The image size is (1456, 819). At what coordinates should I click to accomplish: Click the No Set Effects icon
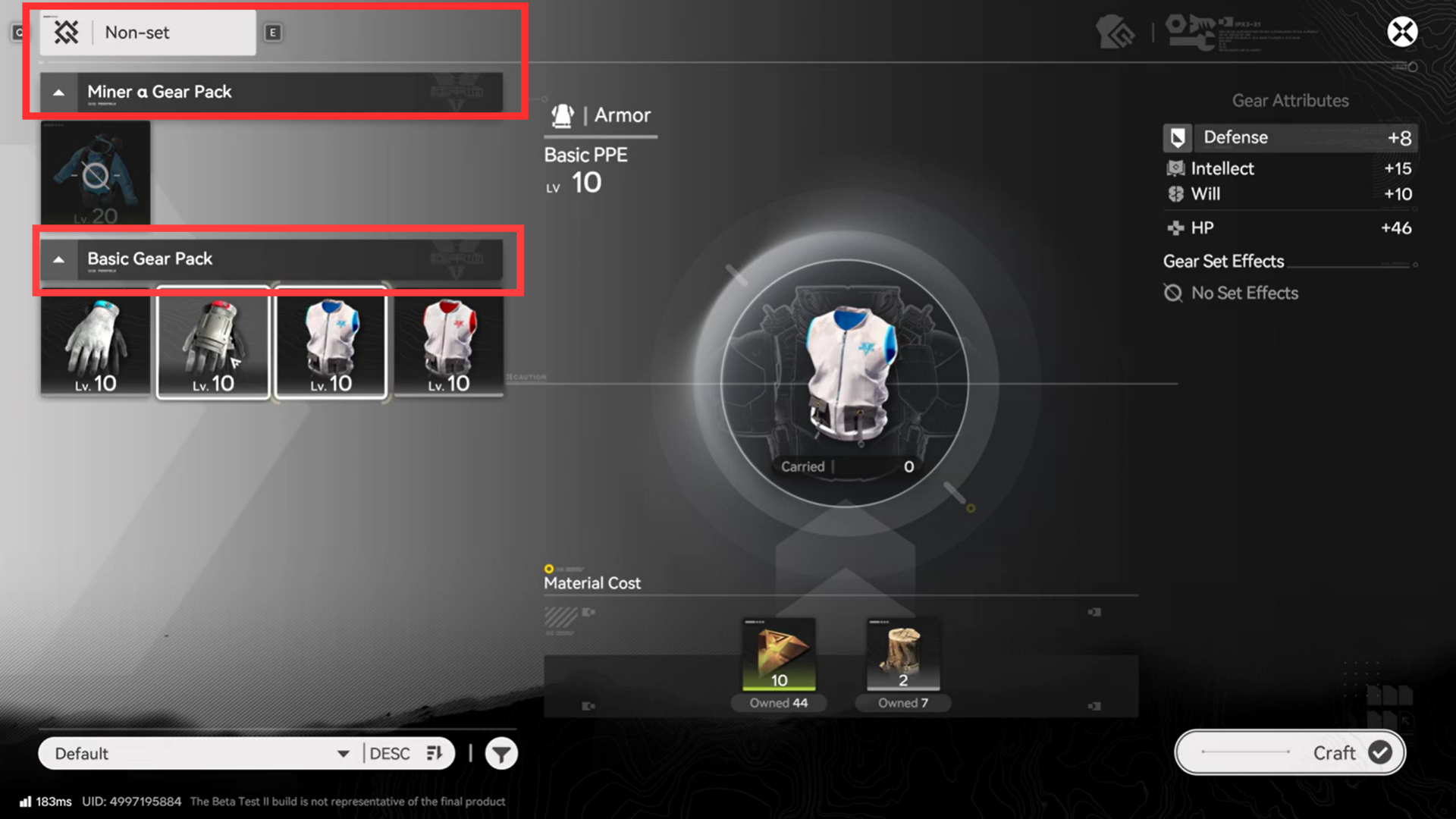pos(1173,293)
